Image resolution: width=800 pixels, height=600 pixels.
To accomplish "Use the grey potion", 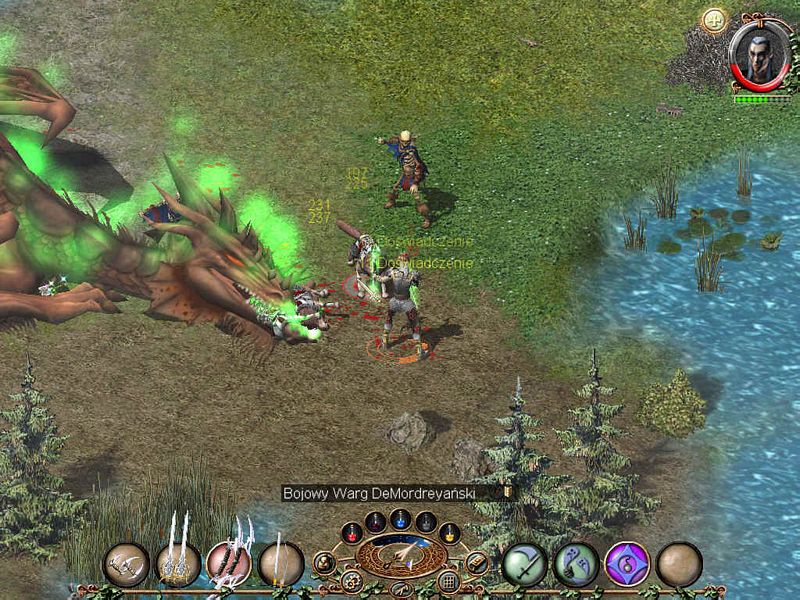I will coord(426,521).
